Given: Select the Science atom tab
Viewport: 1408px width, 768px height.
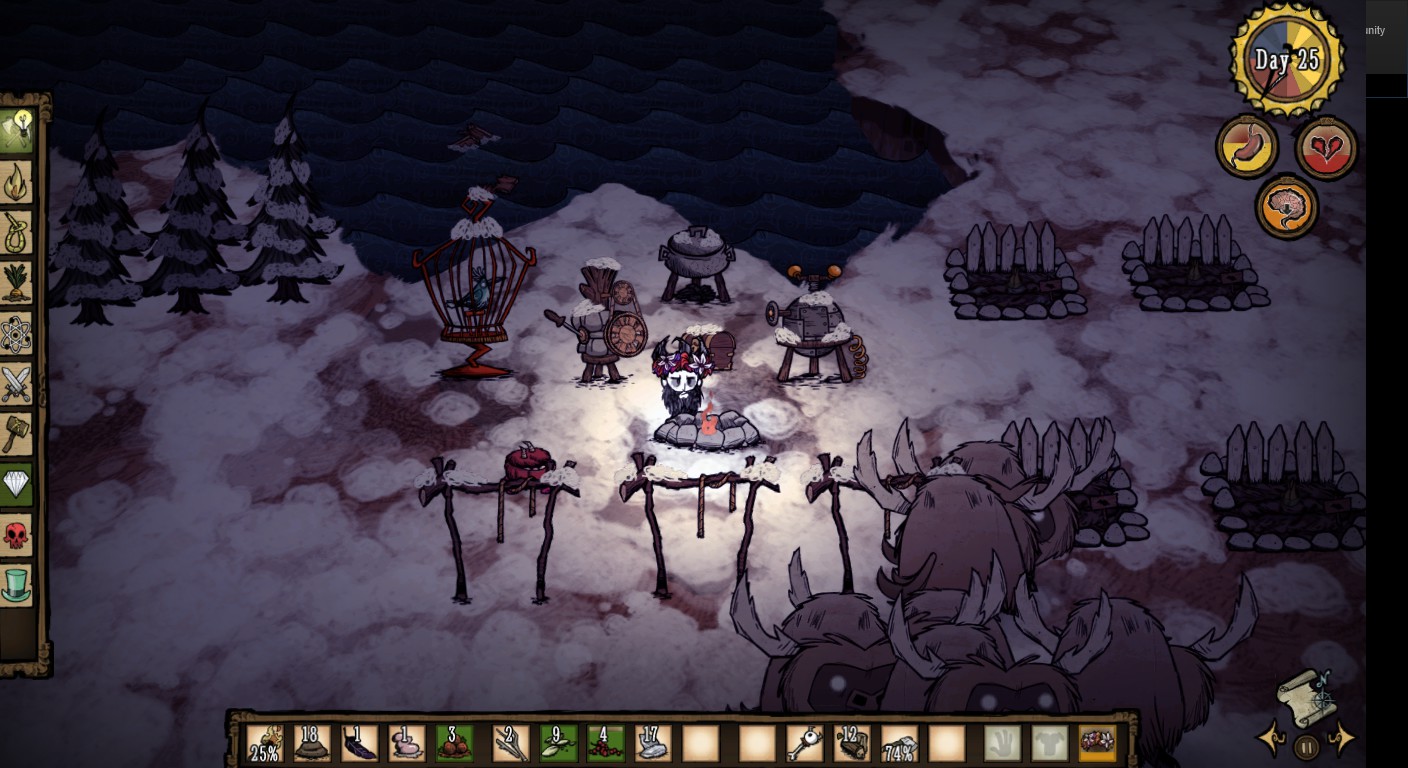Looking at the screenshot, I should pyautogui.click(x=17, y=334).
